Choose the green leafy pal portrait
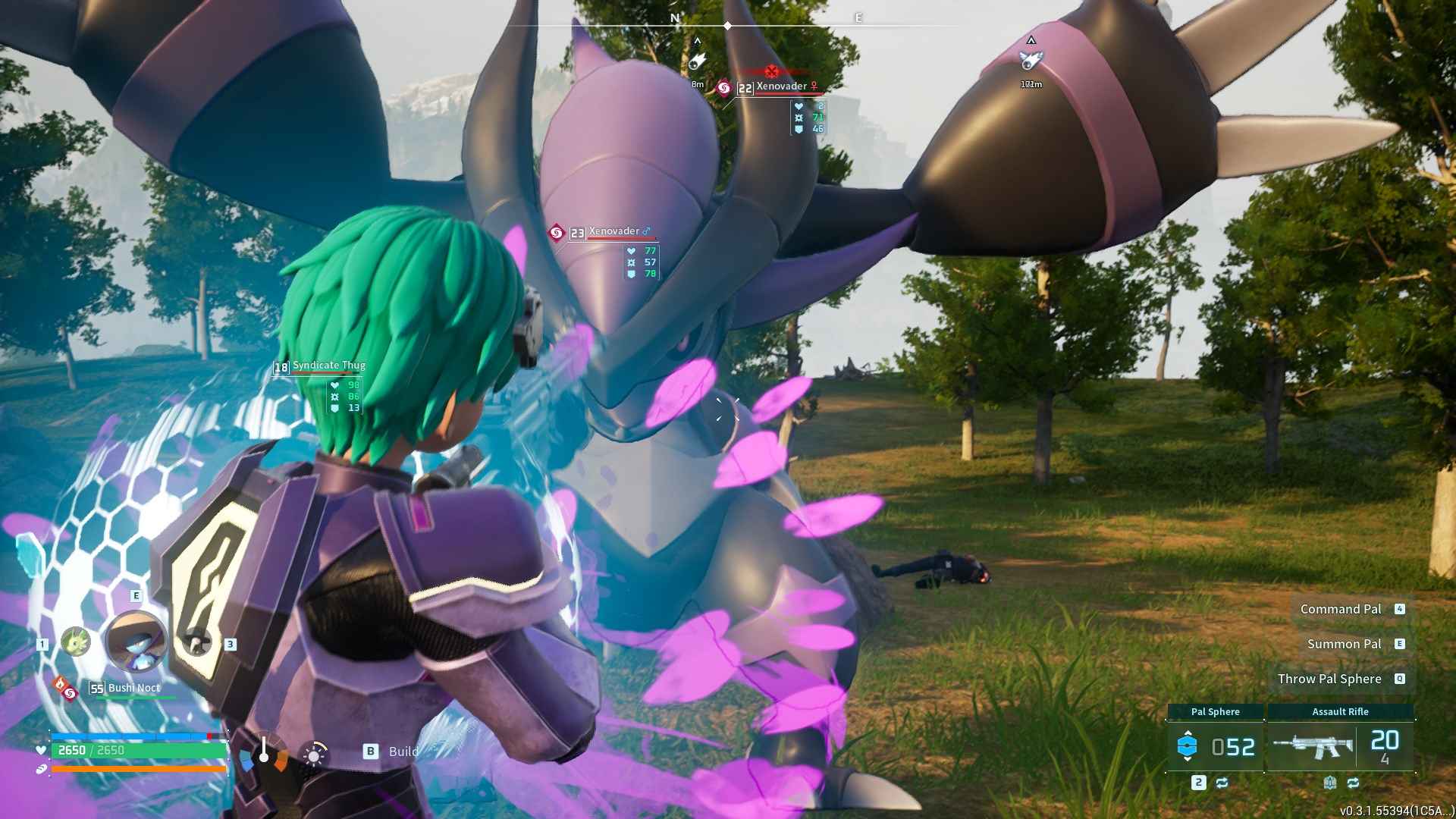This screenshot has height=819, width=1456. pos(75,642)
